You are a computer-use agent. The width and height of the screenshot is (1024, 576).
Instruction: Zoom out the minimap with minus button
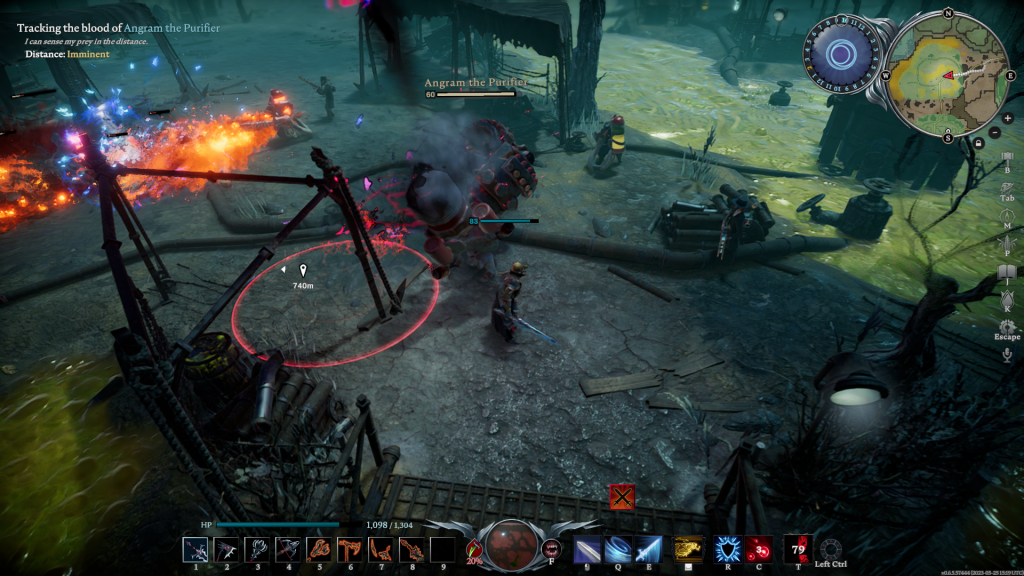click(x=994, y=132)
